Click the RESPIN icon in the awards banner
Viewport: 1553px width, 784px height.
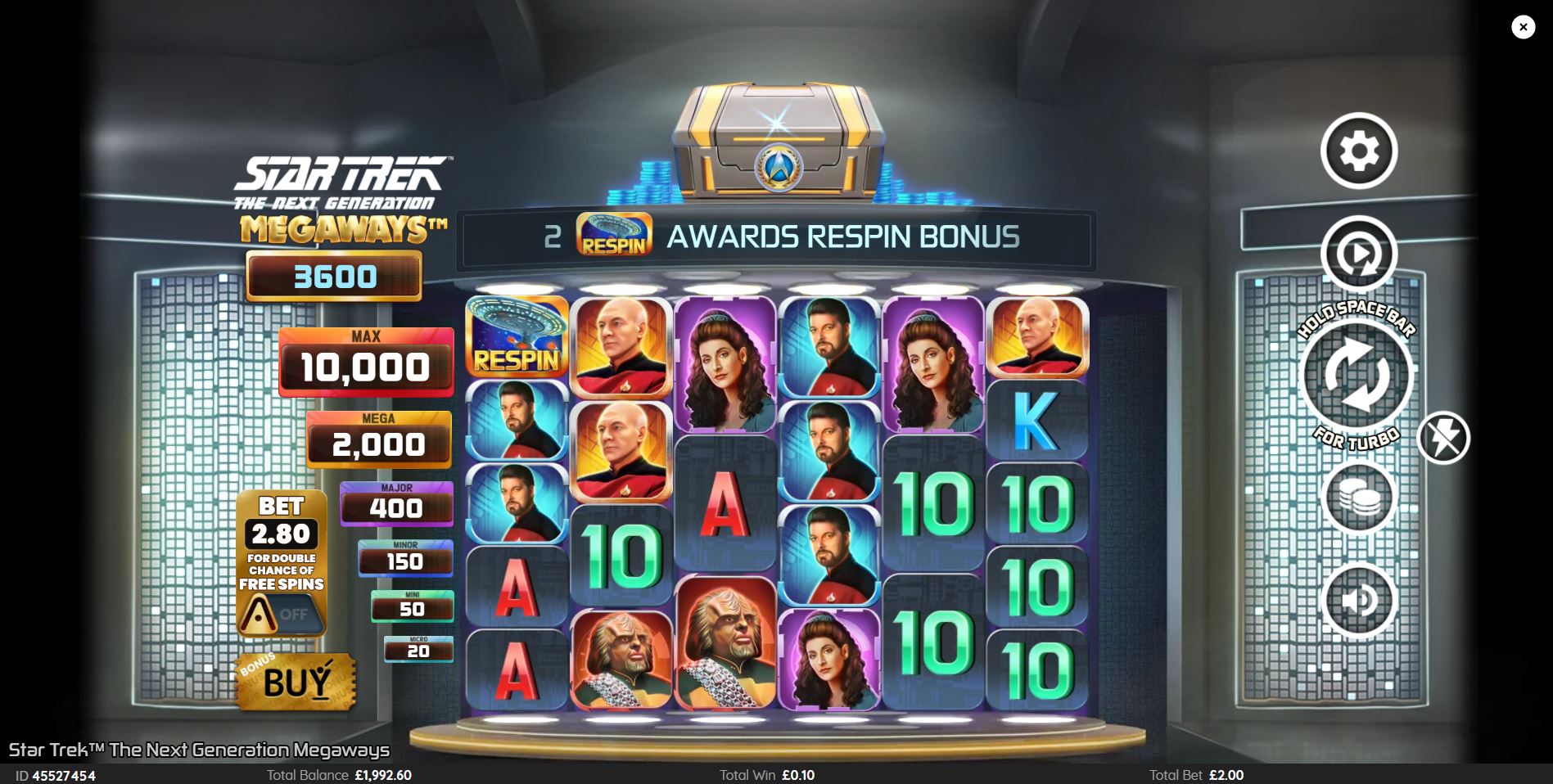click(x=614, y=234)
